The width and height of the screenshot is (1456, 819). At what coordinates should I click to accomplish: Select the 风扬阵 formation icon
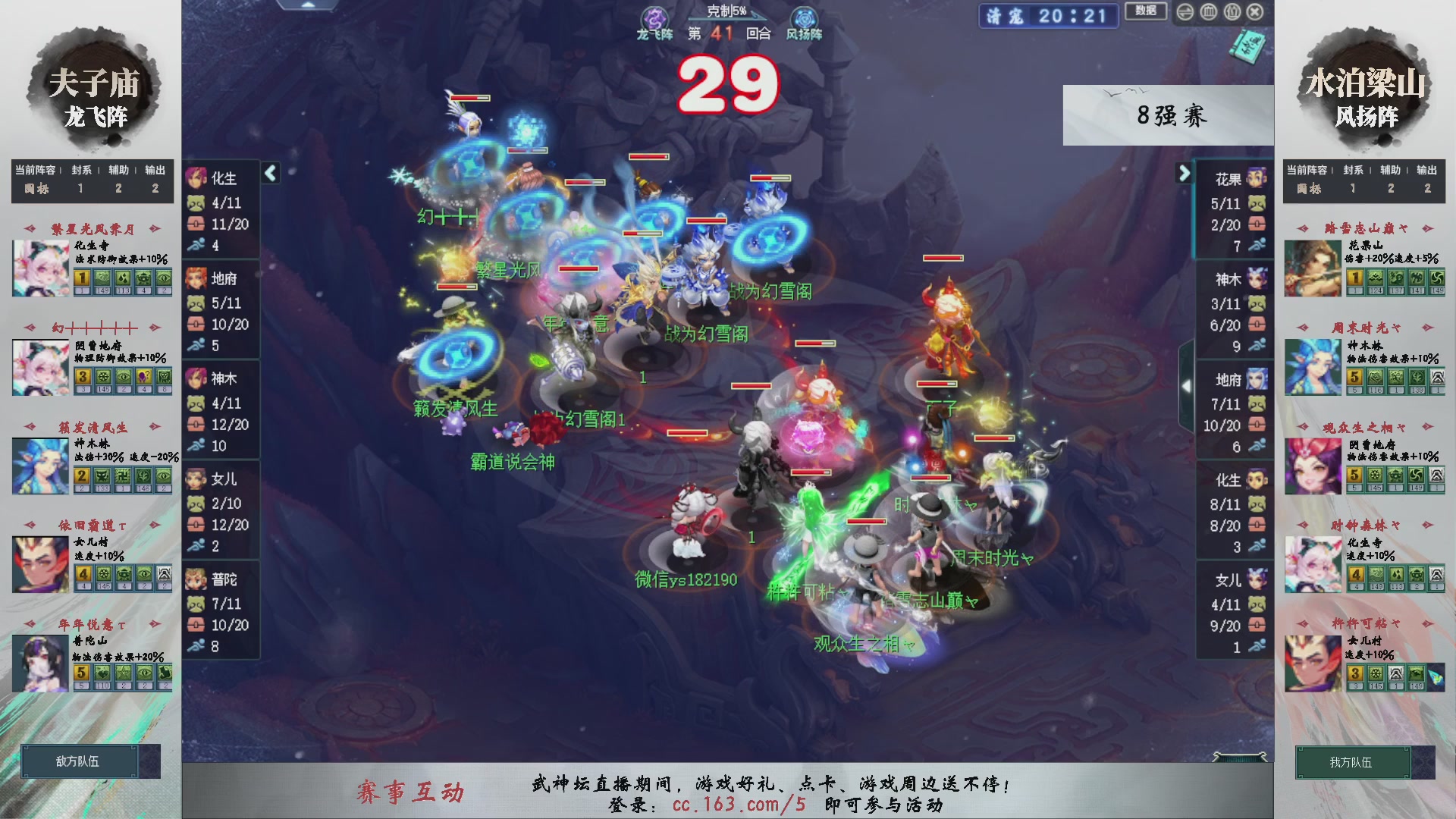[803, 15]
